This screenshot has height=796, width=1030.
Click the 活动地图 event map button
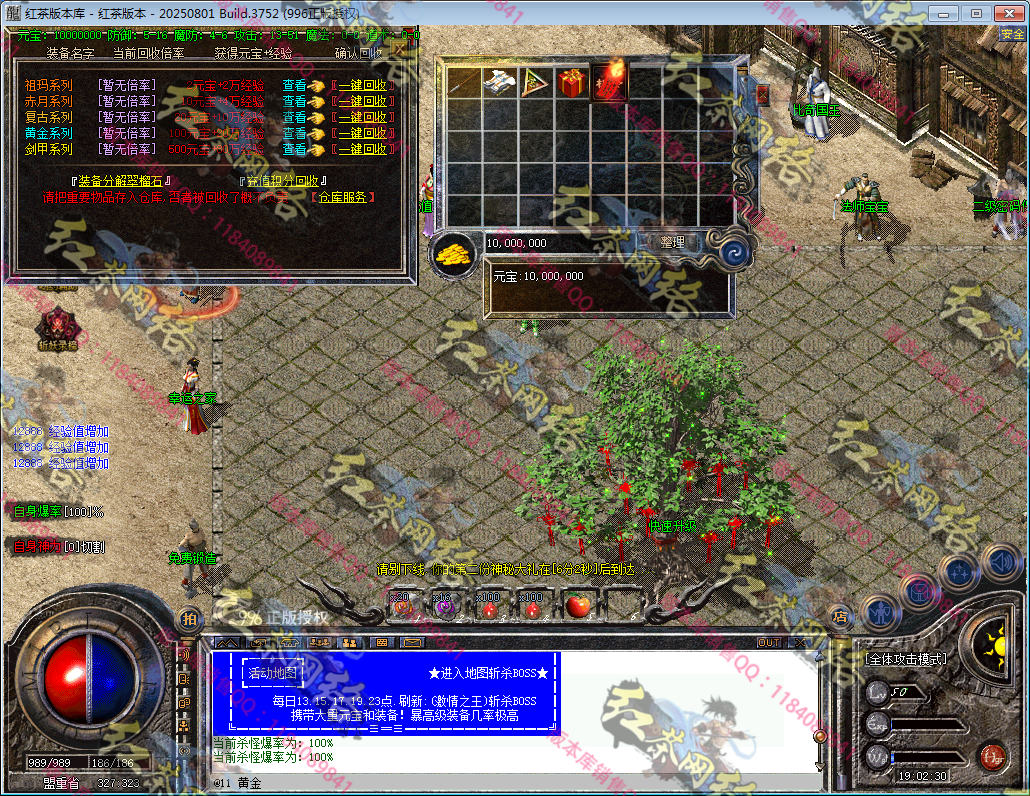pos(274,673)
